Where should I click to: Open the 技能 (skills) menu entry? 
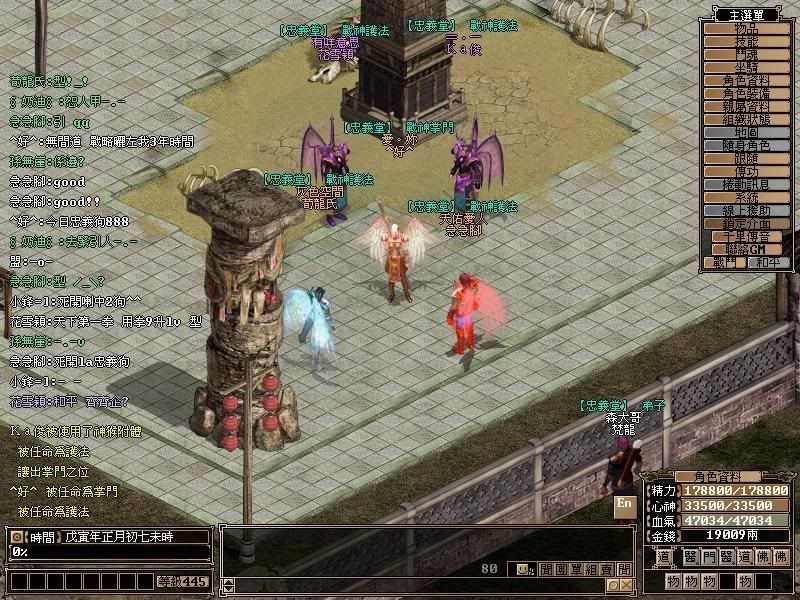pyautogui.click(x=748, y=42)
